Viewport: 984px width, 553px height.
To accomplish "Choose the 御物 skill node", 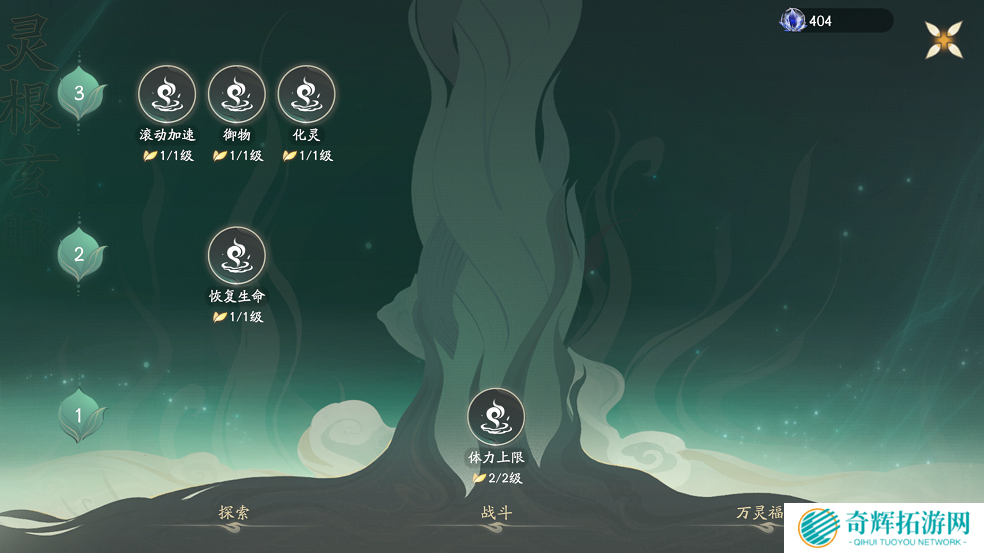I will coord(237,95).
